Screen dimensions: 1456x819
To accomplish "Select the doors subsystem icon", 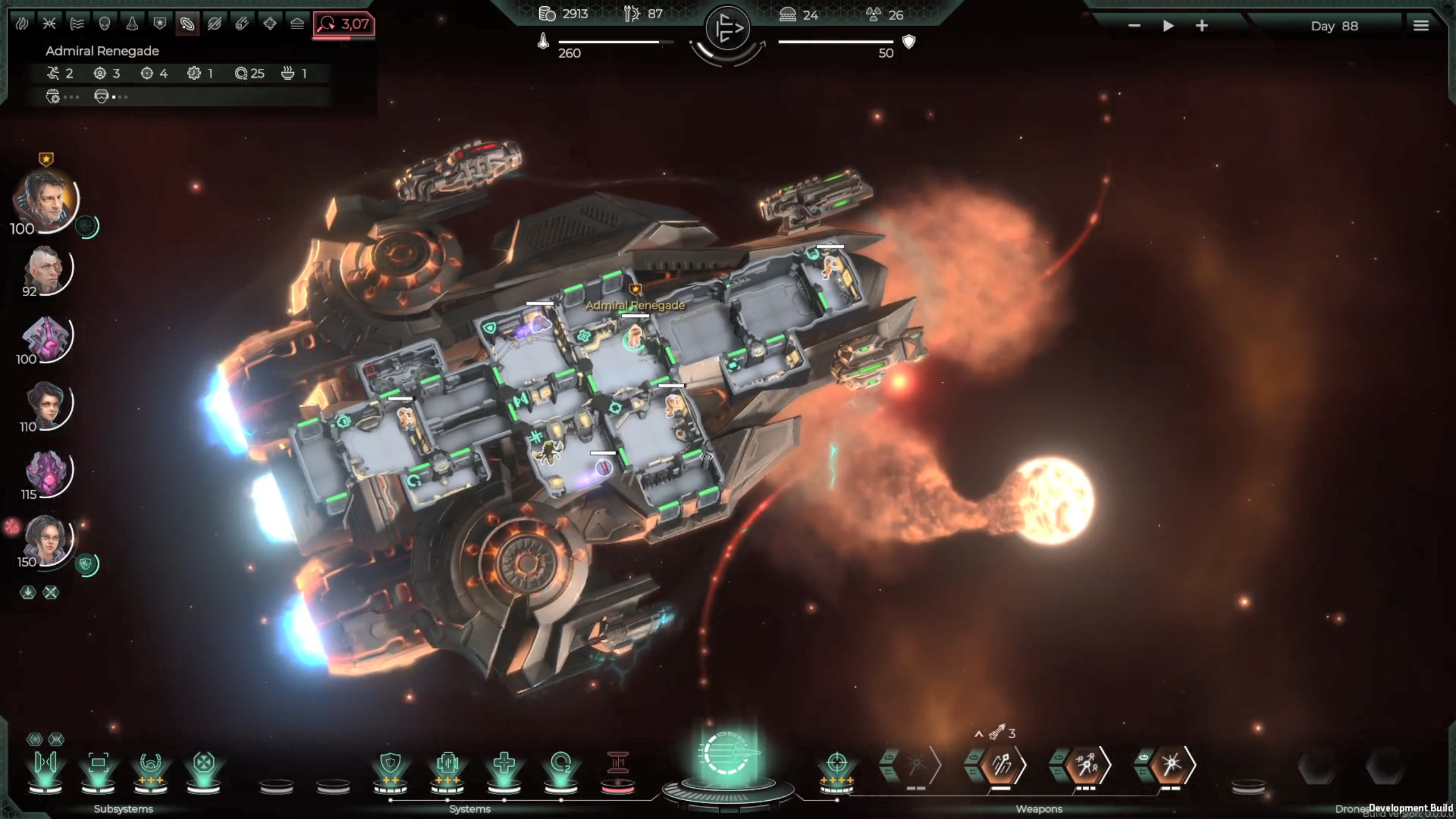I will tap(45, 763).
